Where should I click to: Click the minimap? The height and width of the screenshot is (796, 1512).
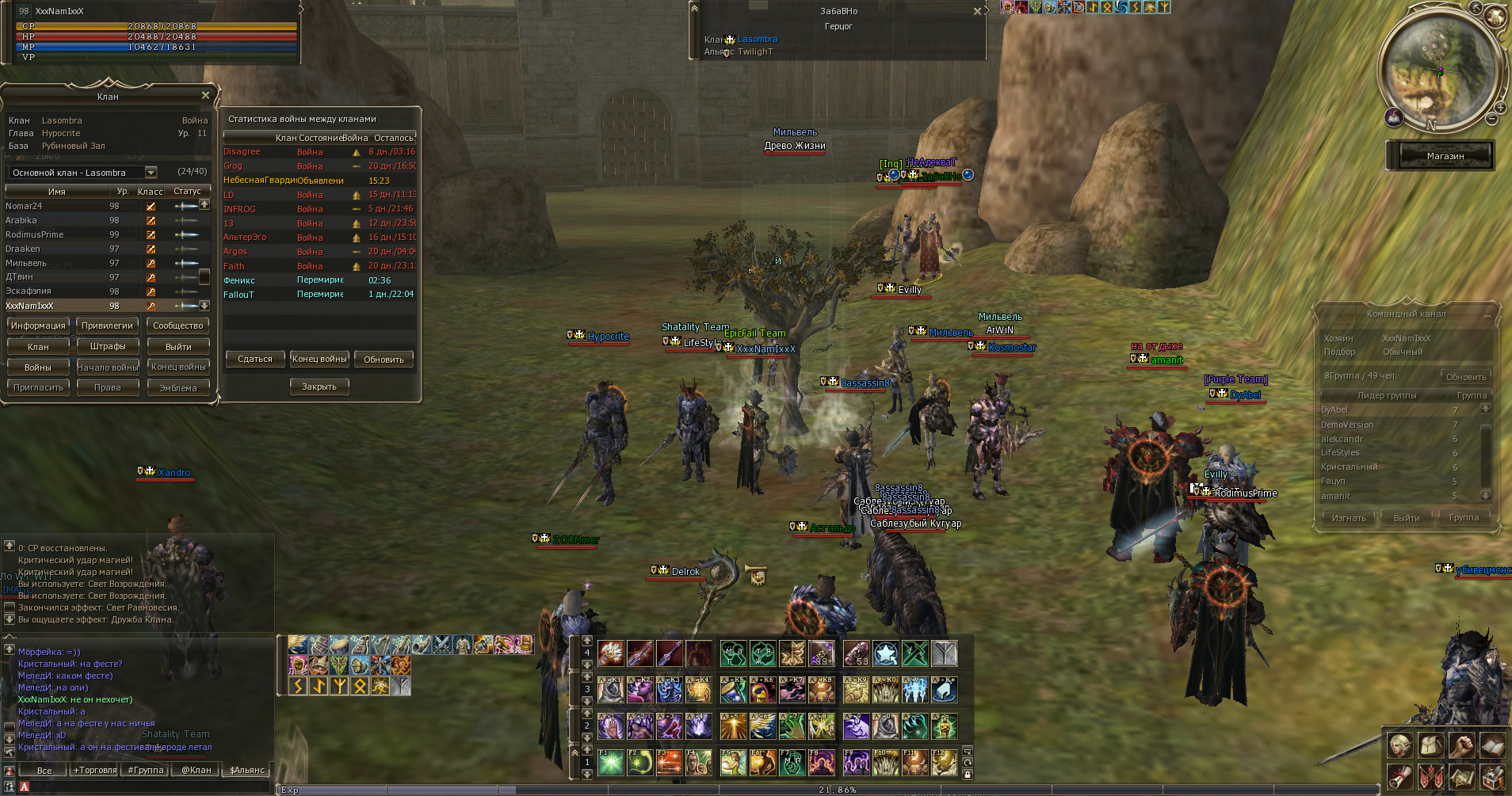1436,71
